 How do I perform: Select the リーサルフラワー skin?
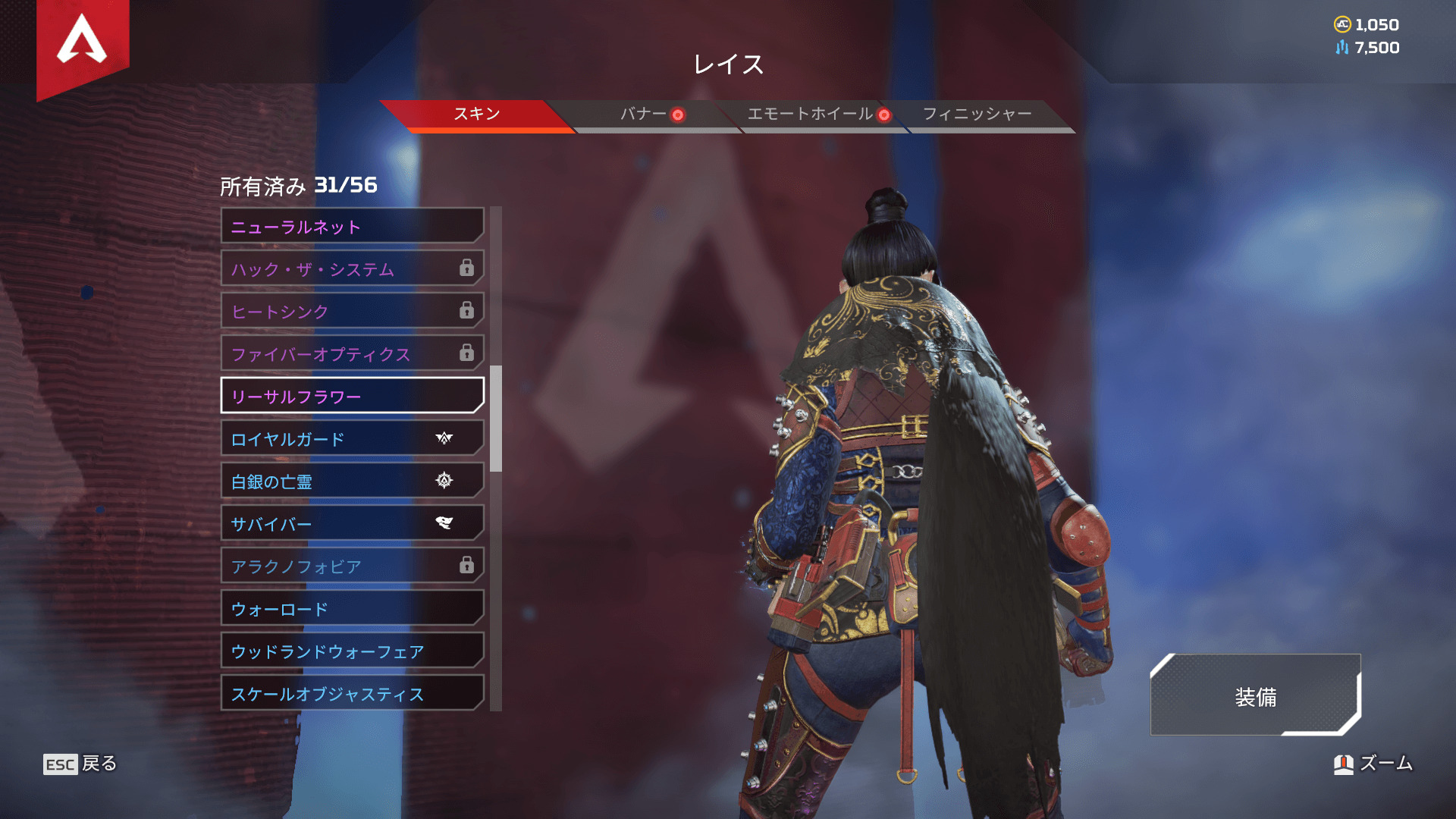[352, 396]
